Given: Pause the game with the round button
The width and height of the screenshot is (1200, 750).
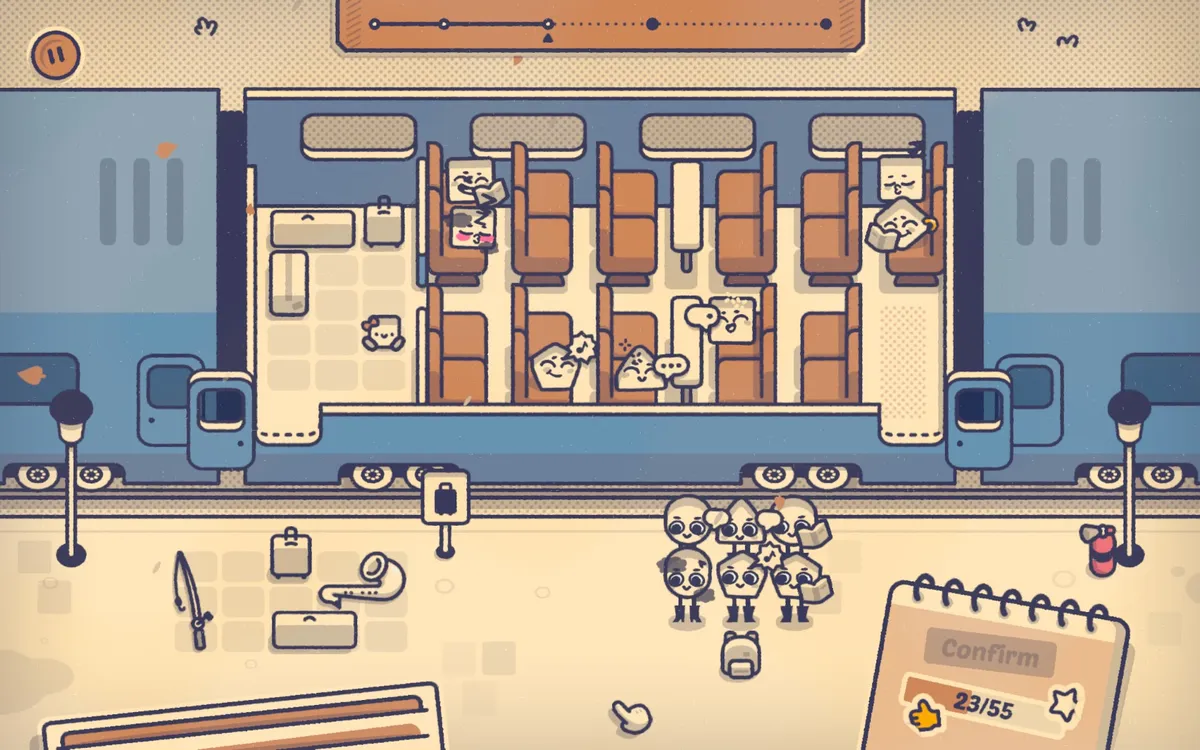Looking at the screenshot, I should pos(55,54).
